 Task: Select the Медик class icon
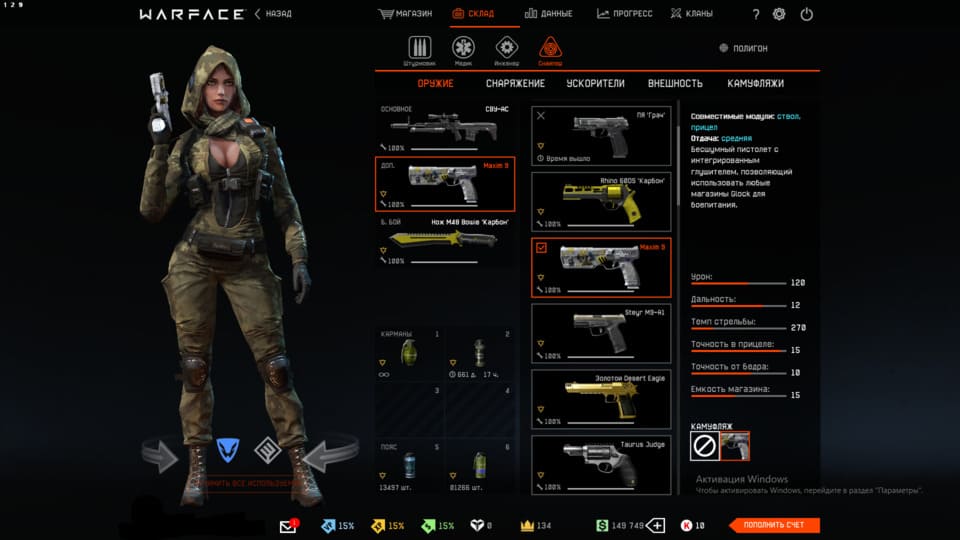[463, 49]
